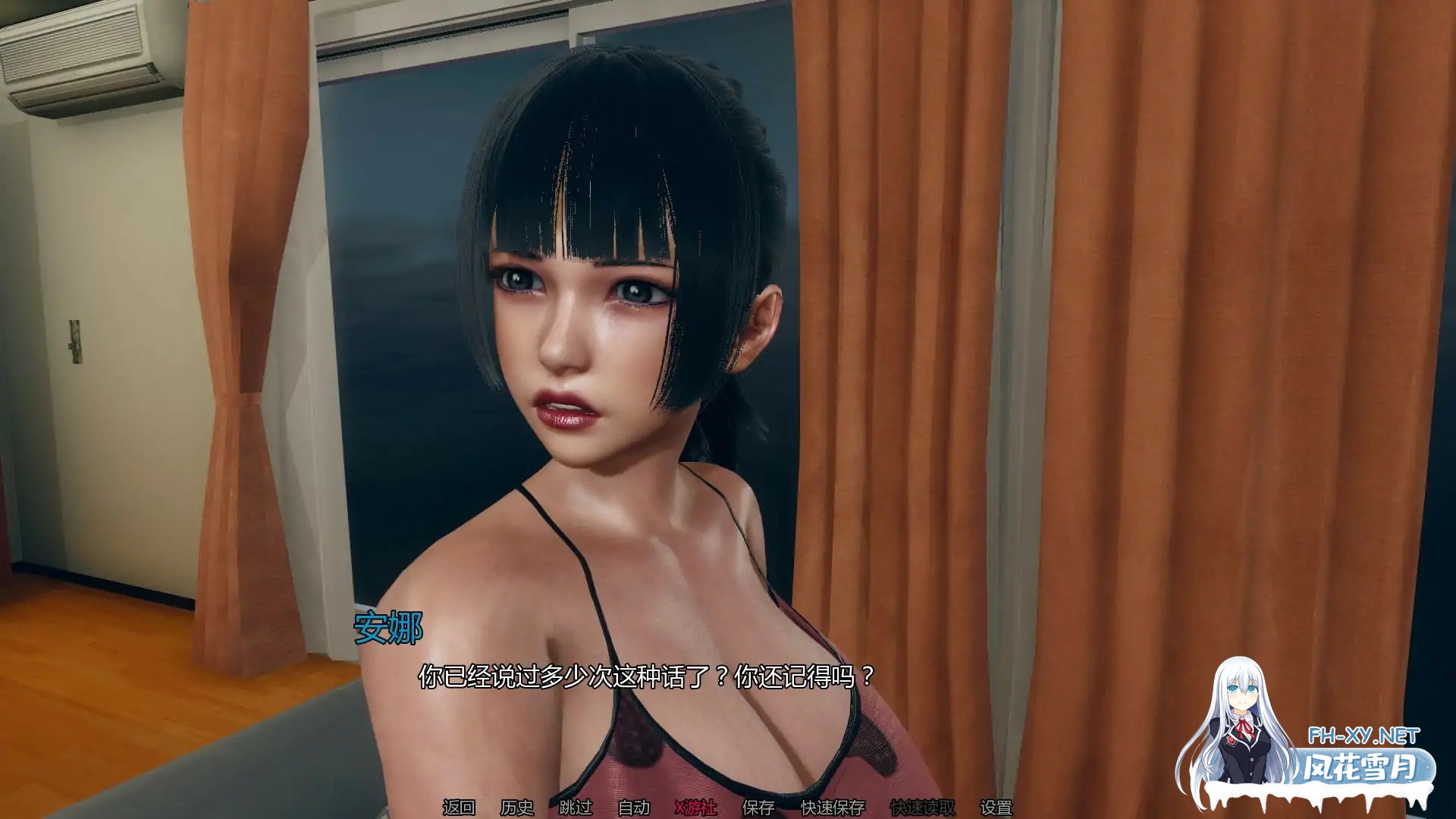Select 跳过 to fast-forward dialogue
1456x819 pixels.
coord(576,808)
